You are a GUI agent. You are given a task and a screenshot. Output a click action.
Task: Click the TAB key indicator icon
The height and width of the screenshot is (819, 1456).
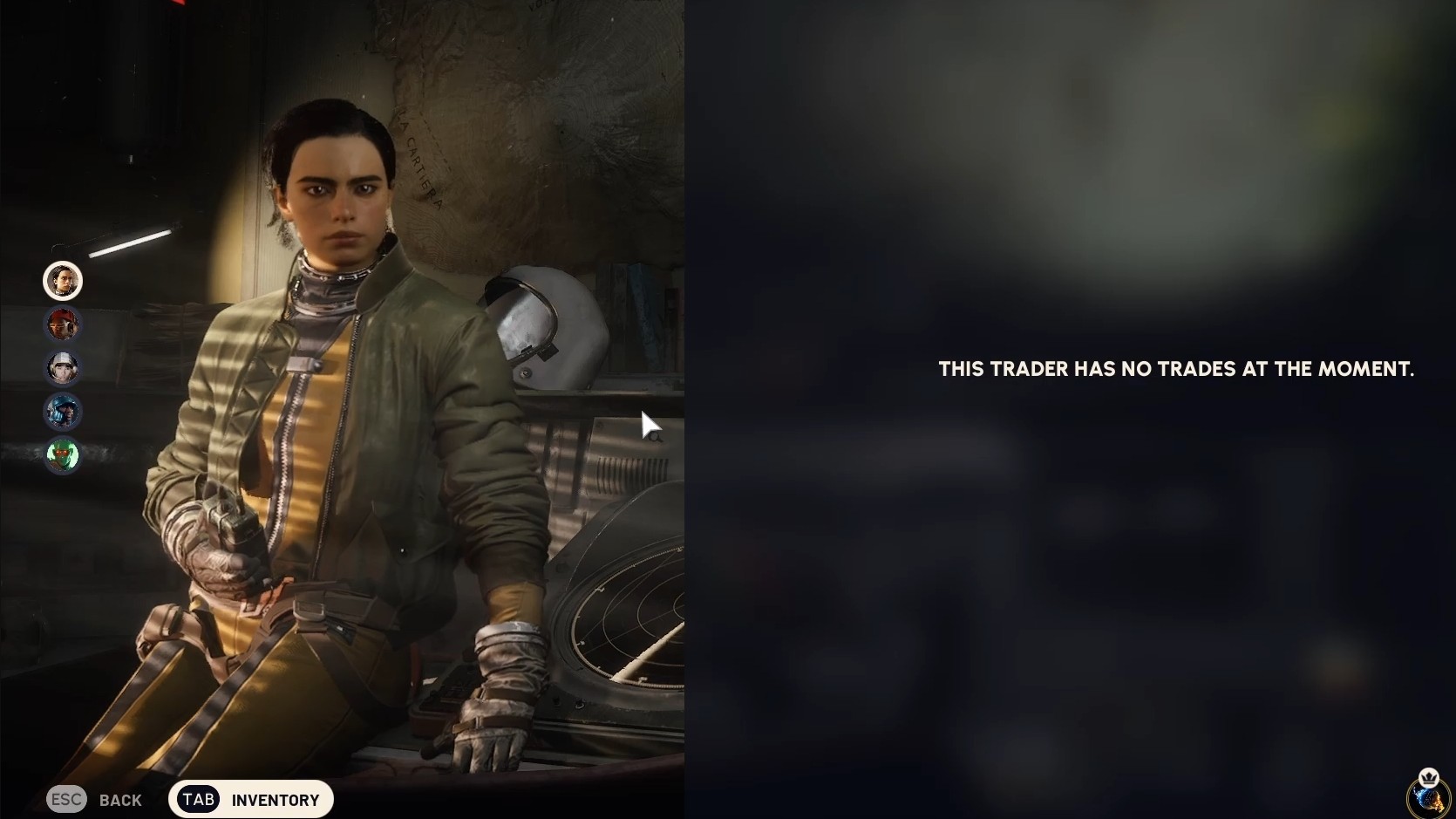[196, 799]
